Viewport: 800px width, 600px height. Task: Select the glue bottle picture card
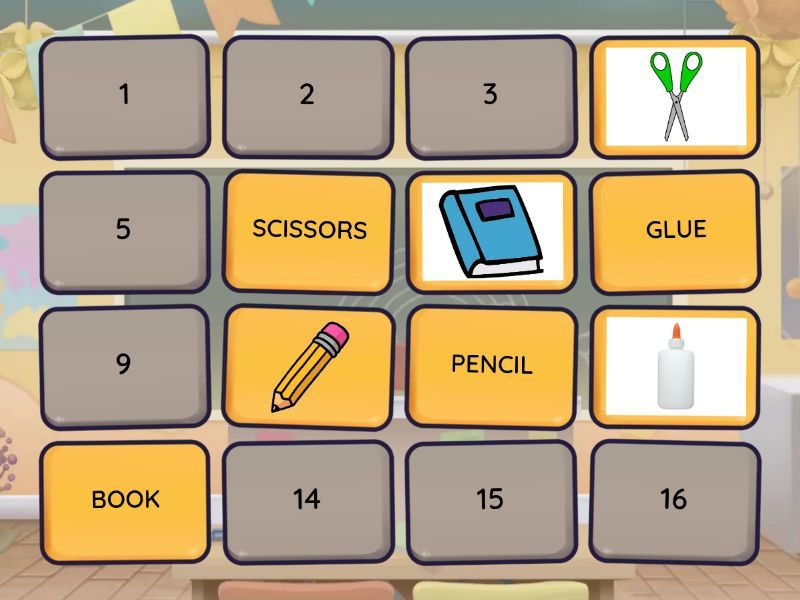coord(675,364)
